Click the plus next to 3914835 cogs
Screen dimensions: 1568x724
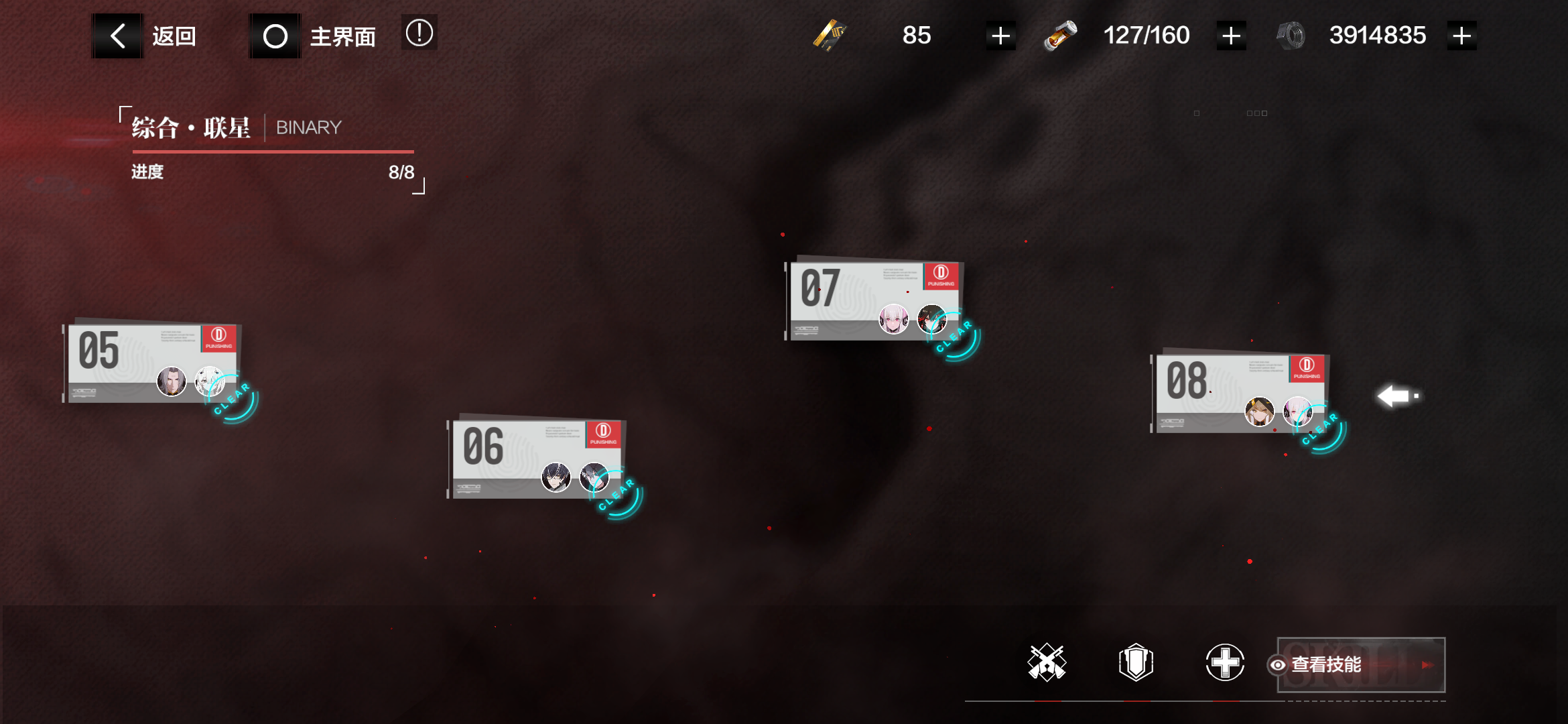click(1461, 35)
